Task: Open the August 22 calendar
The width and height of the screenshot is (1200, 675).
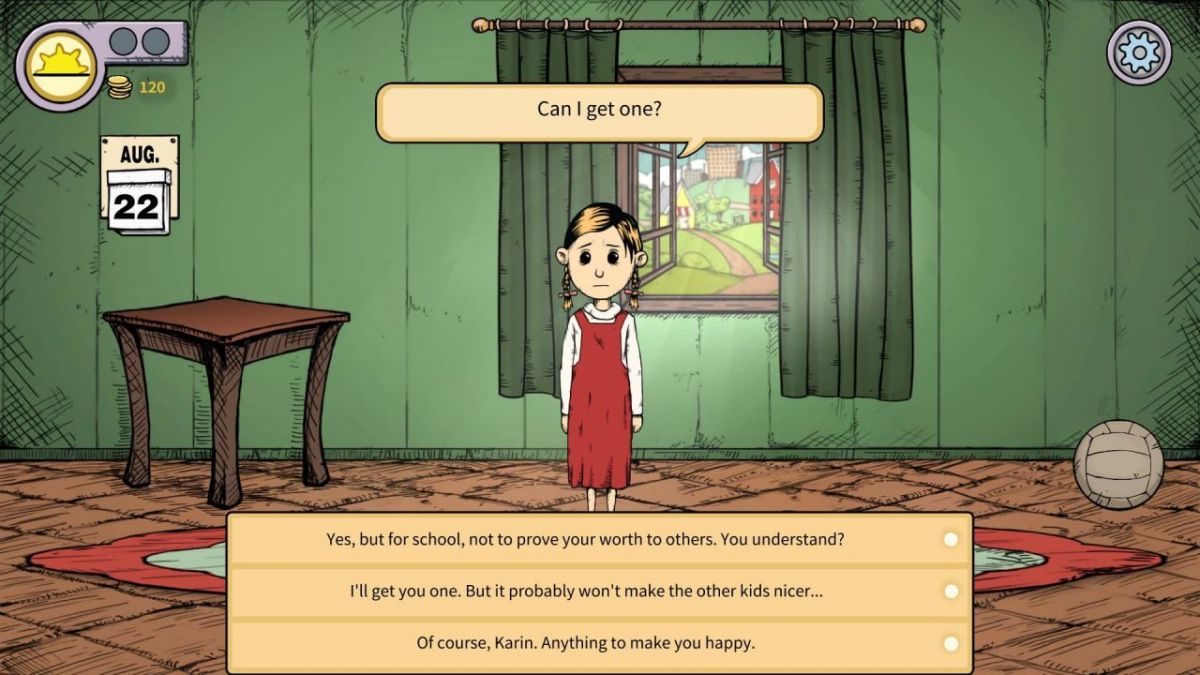Action: pos(139,187)
